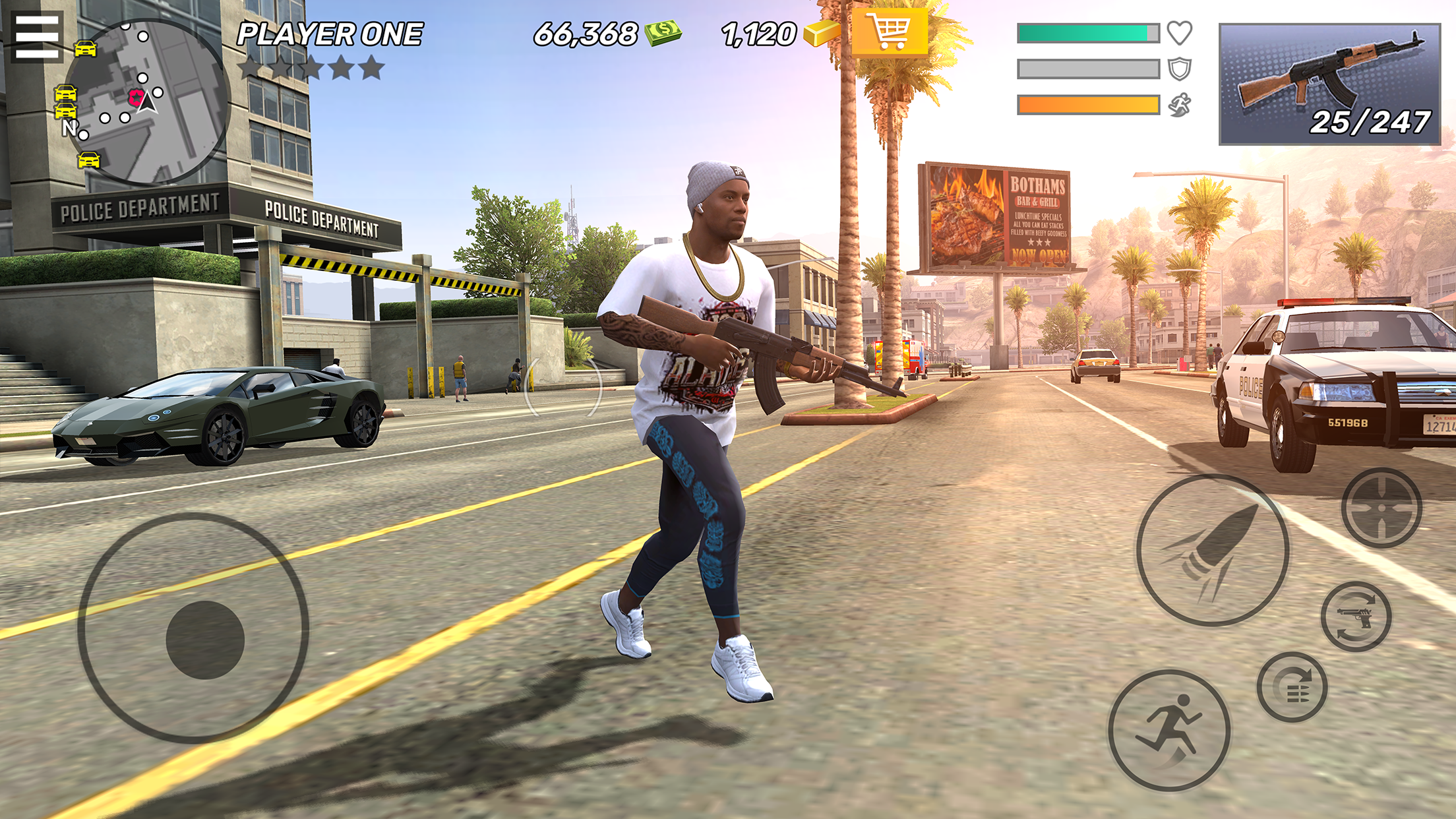Tap the AK-47 weapon panel

pyautogui.click(x=1329, y=84)
